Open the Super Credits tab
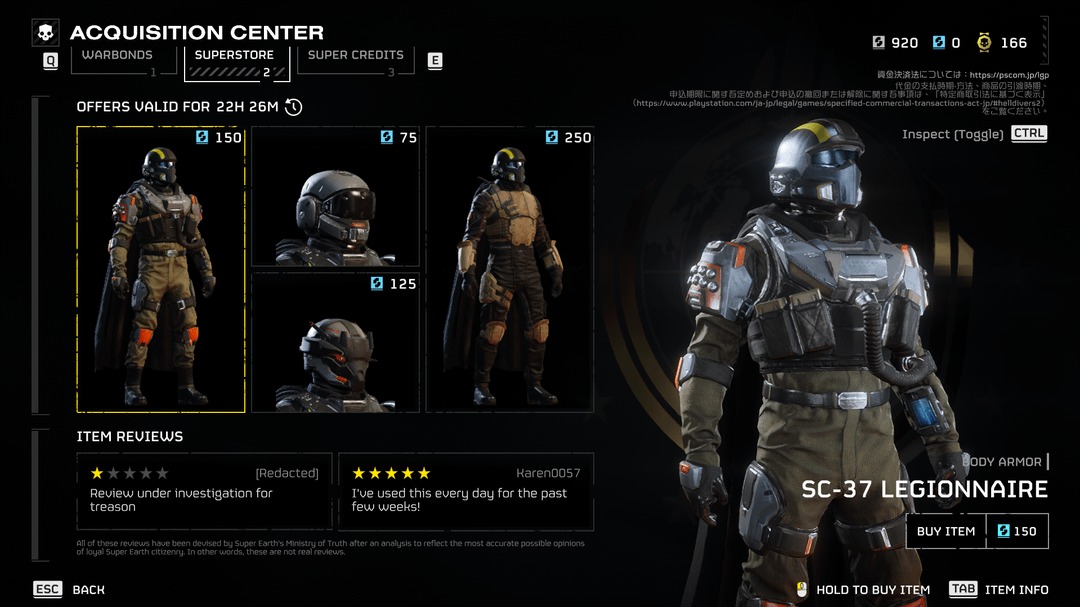 pyautogui.click(x=355, y=56)
